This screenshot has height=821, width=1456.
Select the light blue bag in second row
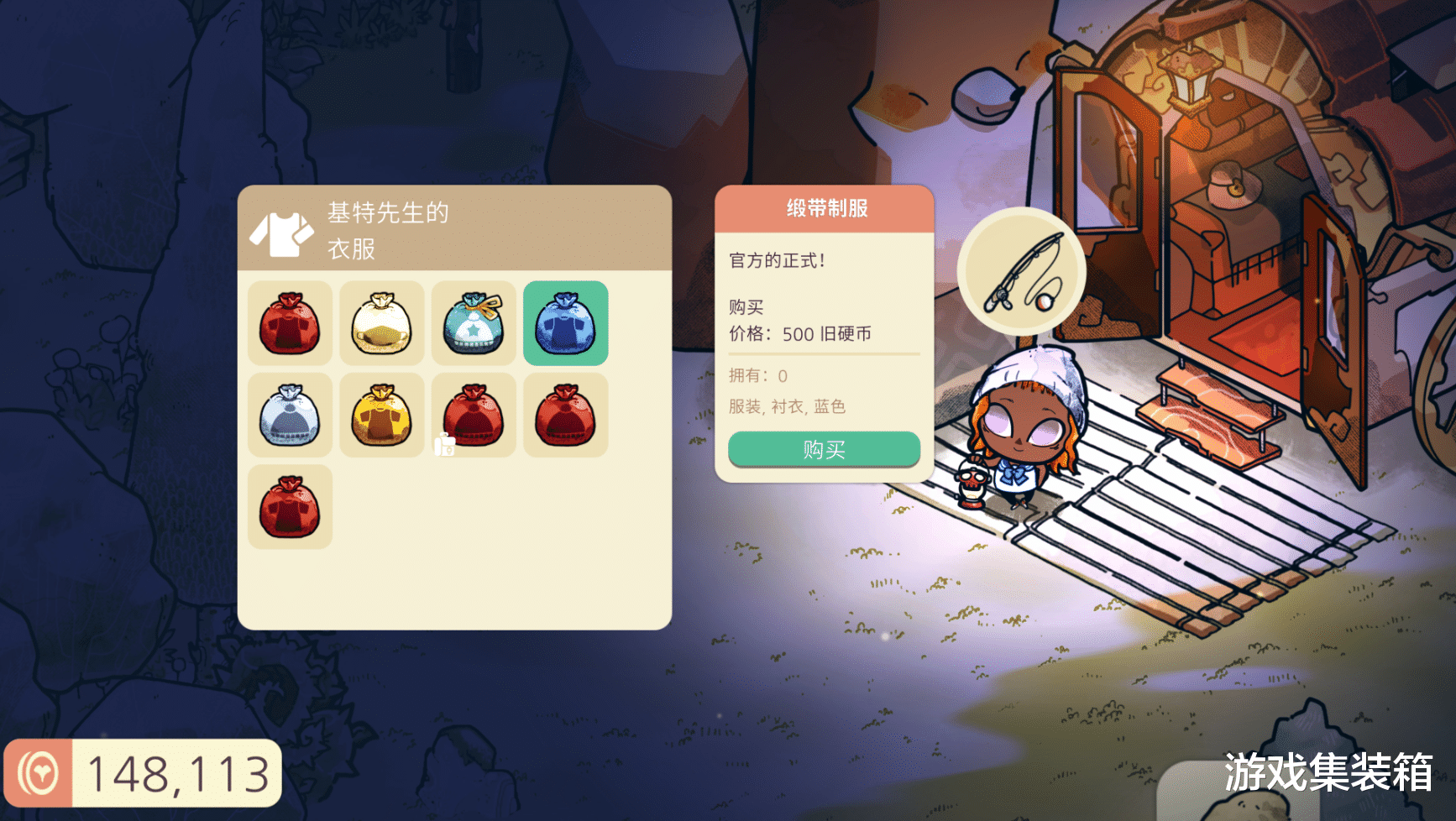(290, 416)
